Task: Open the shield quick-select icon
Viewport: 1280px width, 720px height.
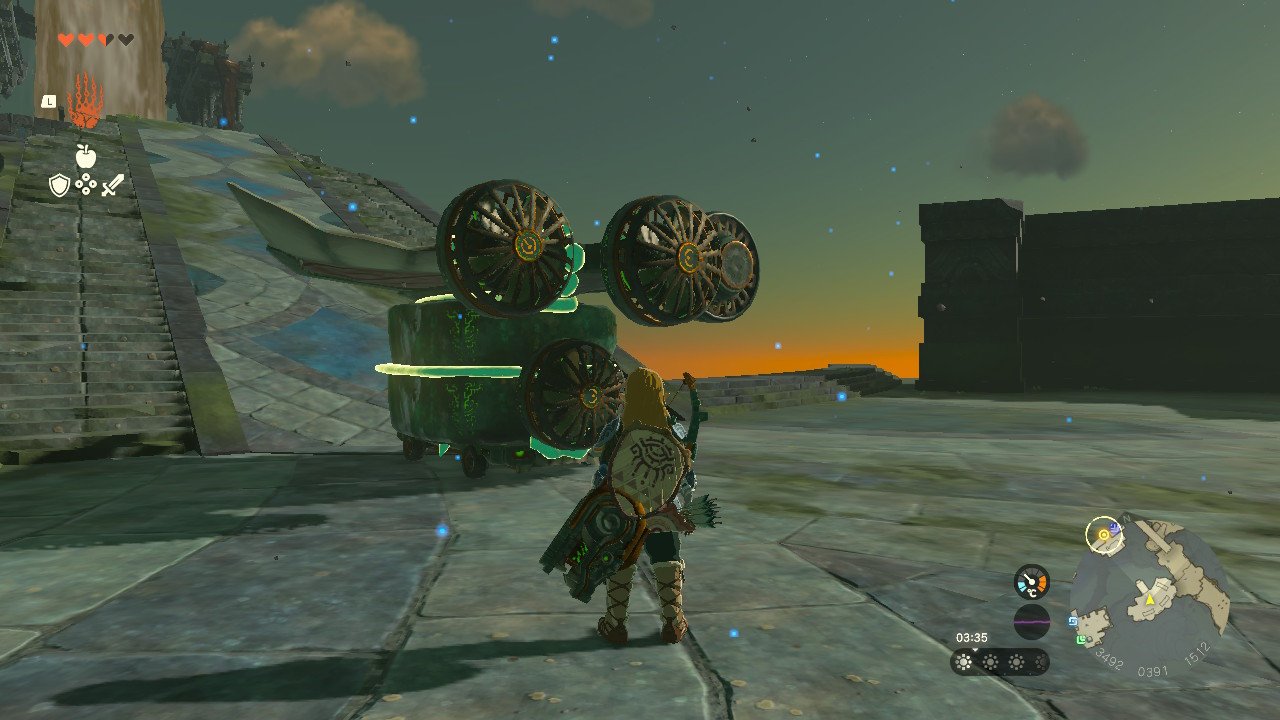Action: coord(60,185)
